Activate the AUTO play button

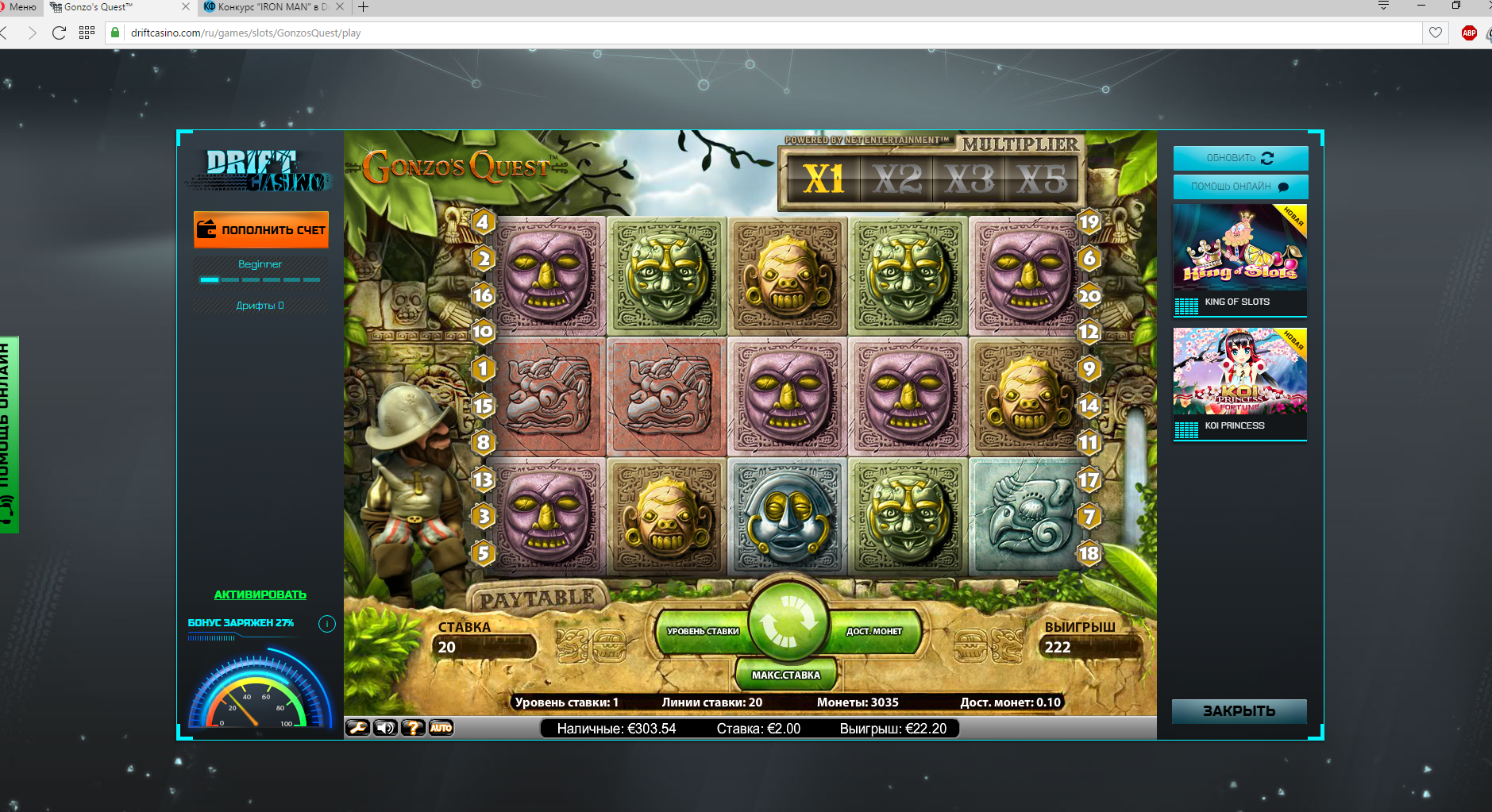441,727
